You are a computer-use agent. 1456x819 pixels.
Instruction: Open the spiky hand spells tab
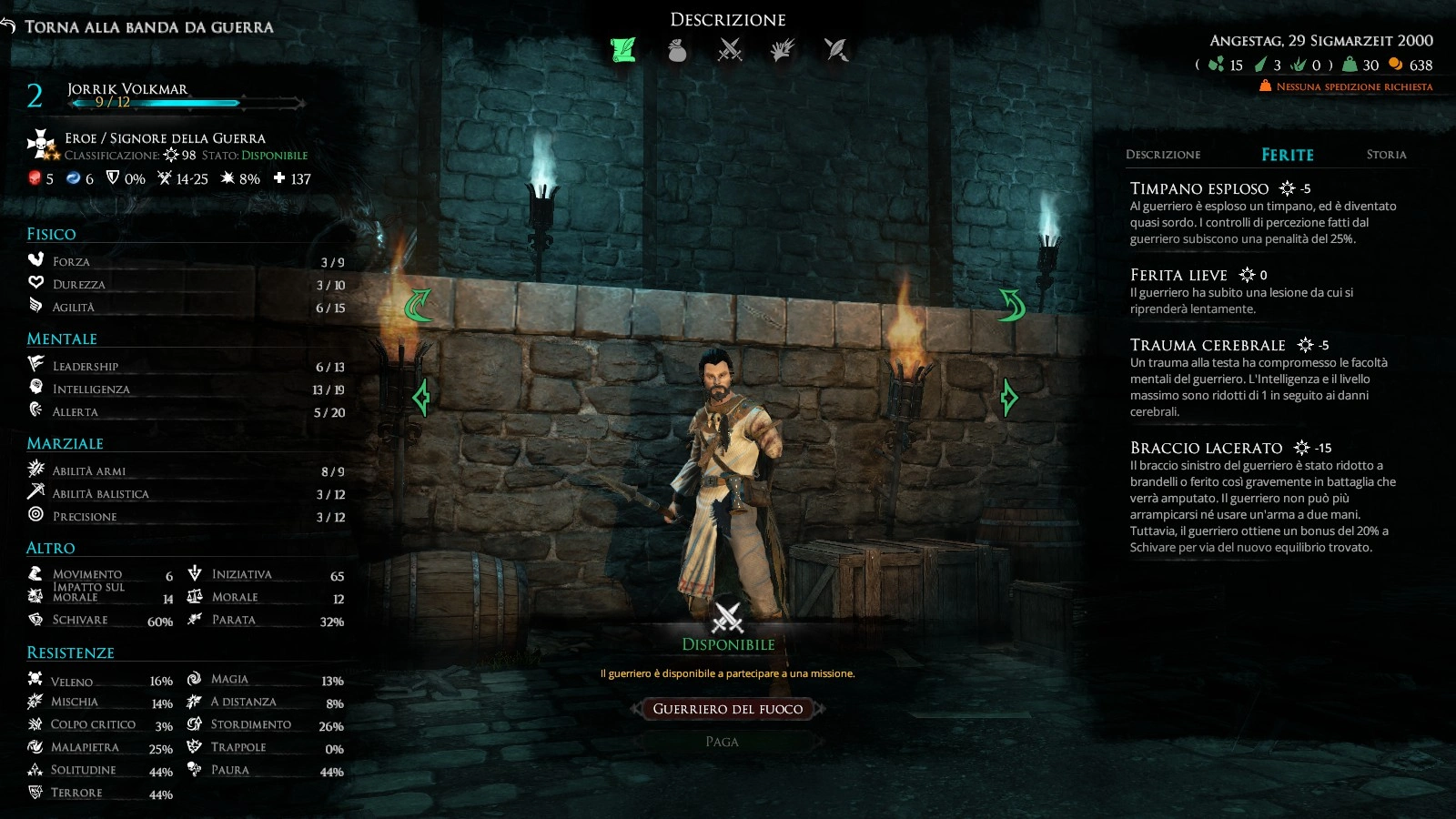click(x=783, y=50)
